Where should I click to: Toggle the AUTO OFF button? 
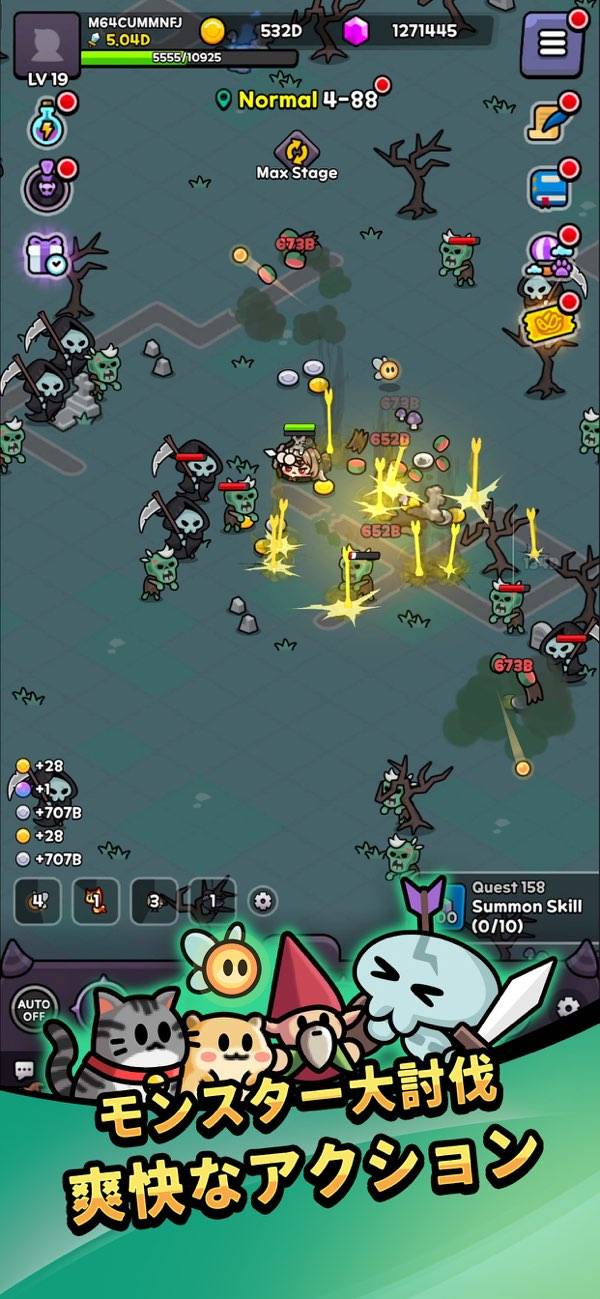pyautogui.click(x=33, y=1006)
